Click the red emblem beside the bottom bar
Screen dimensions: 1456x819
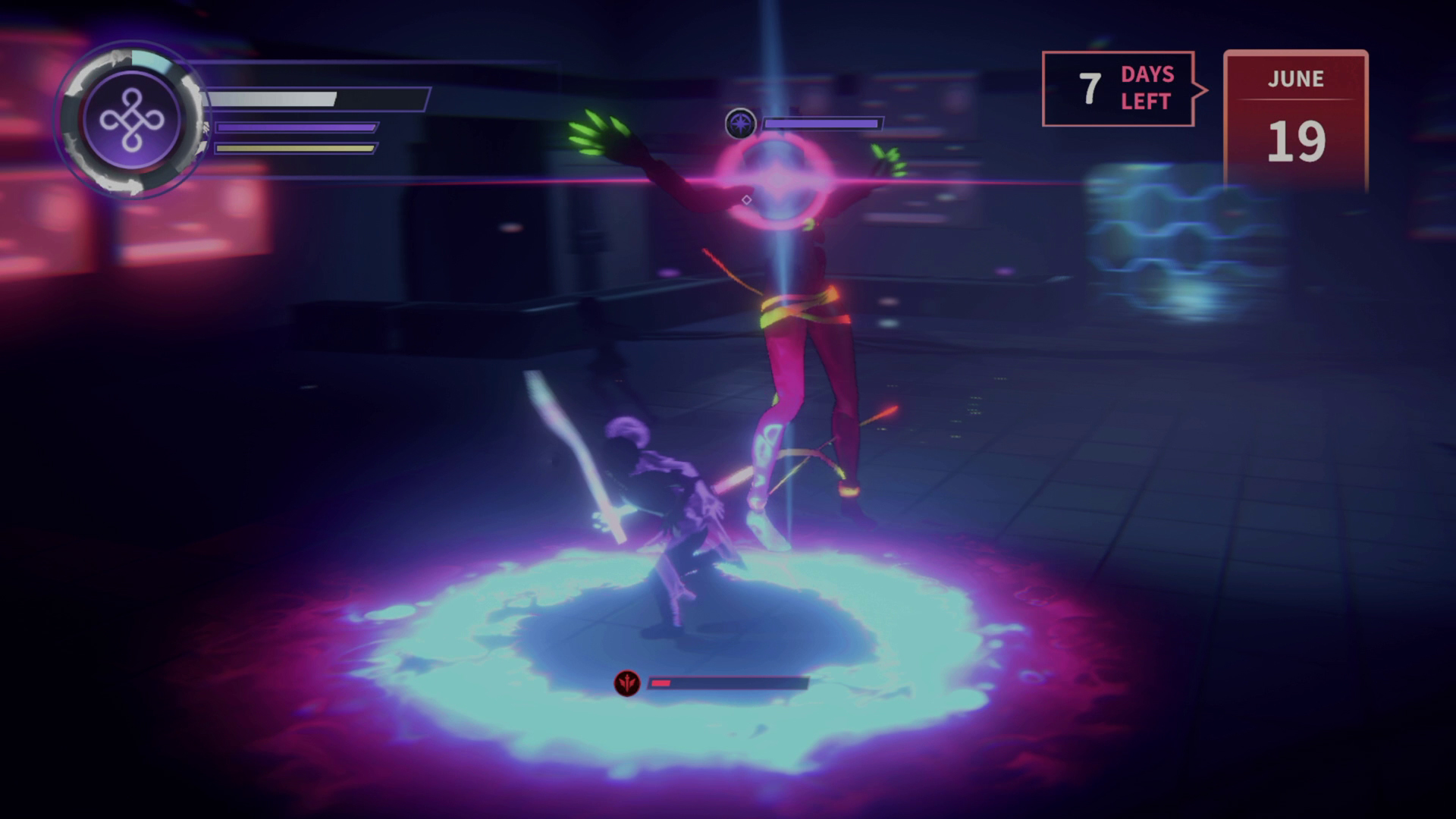pyautogui.click(x=627, y=683)
